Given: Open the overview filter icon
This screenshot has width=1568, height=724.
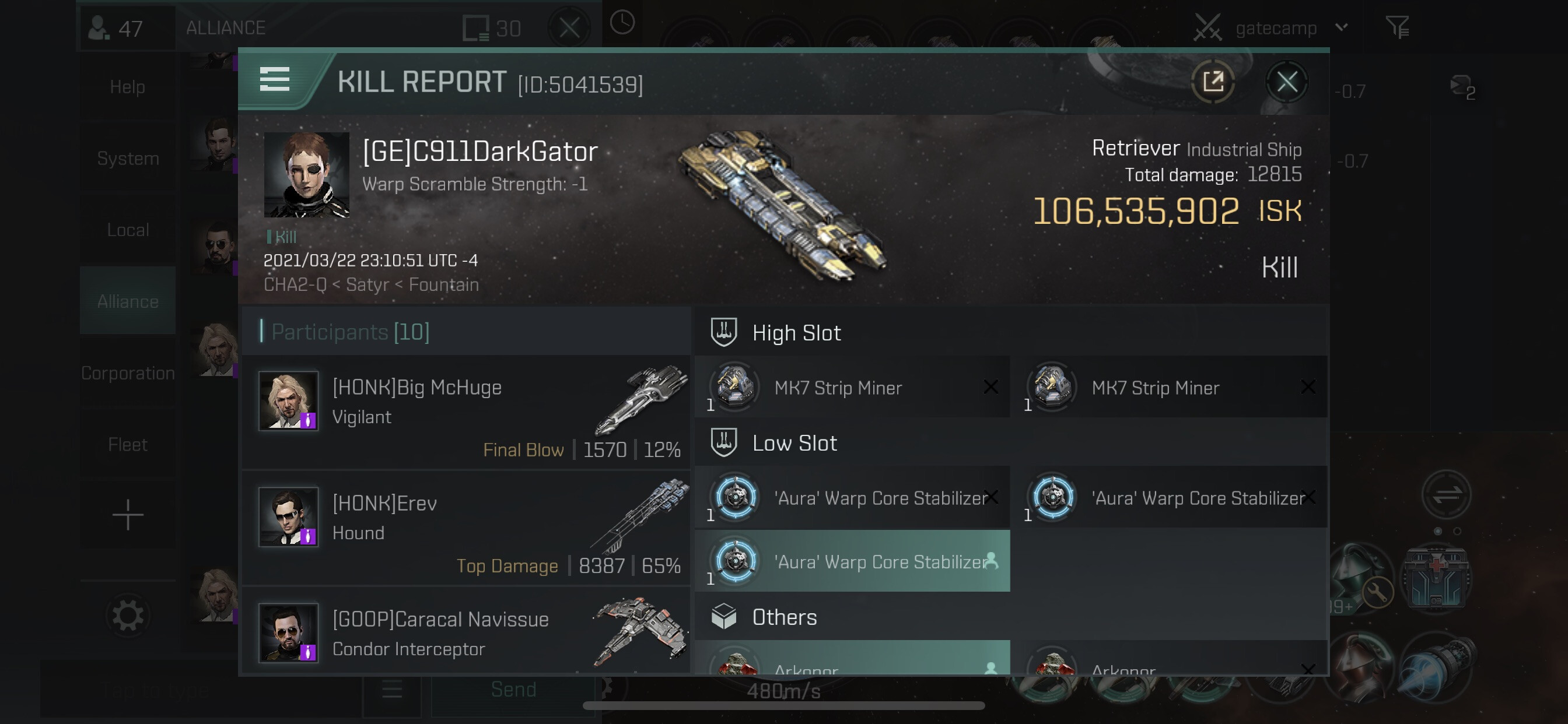Looking at the screenshot, I should [x=1397, y=27].
